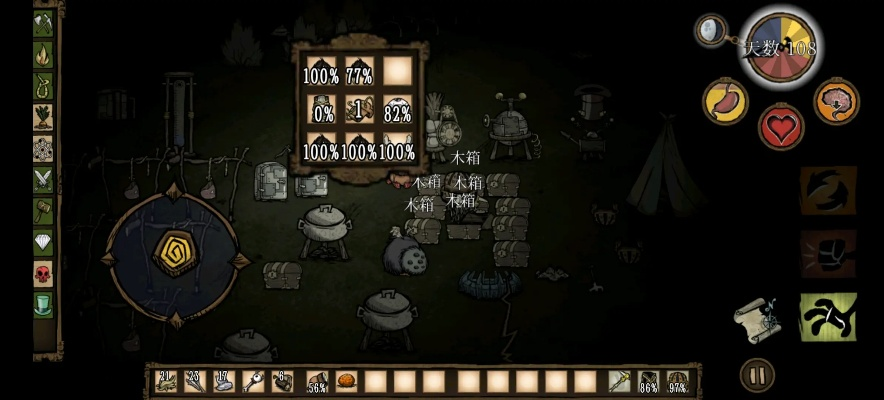Viewport: 884px width, 400px height.
Task: Select the 0% durability chest slot
Action: pyautogui.click(x=321, y=110)
